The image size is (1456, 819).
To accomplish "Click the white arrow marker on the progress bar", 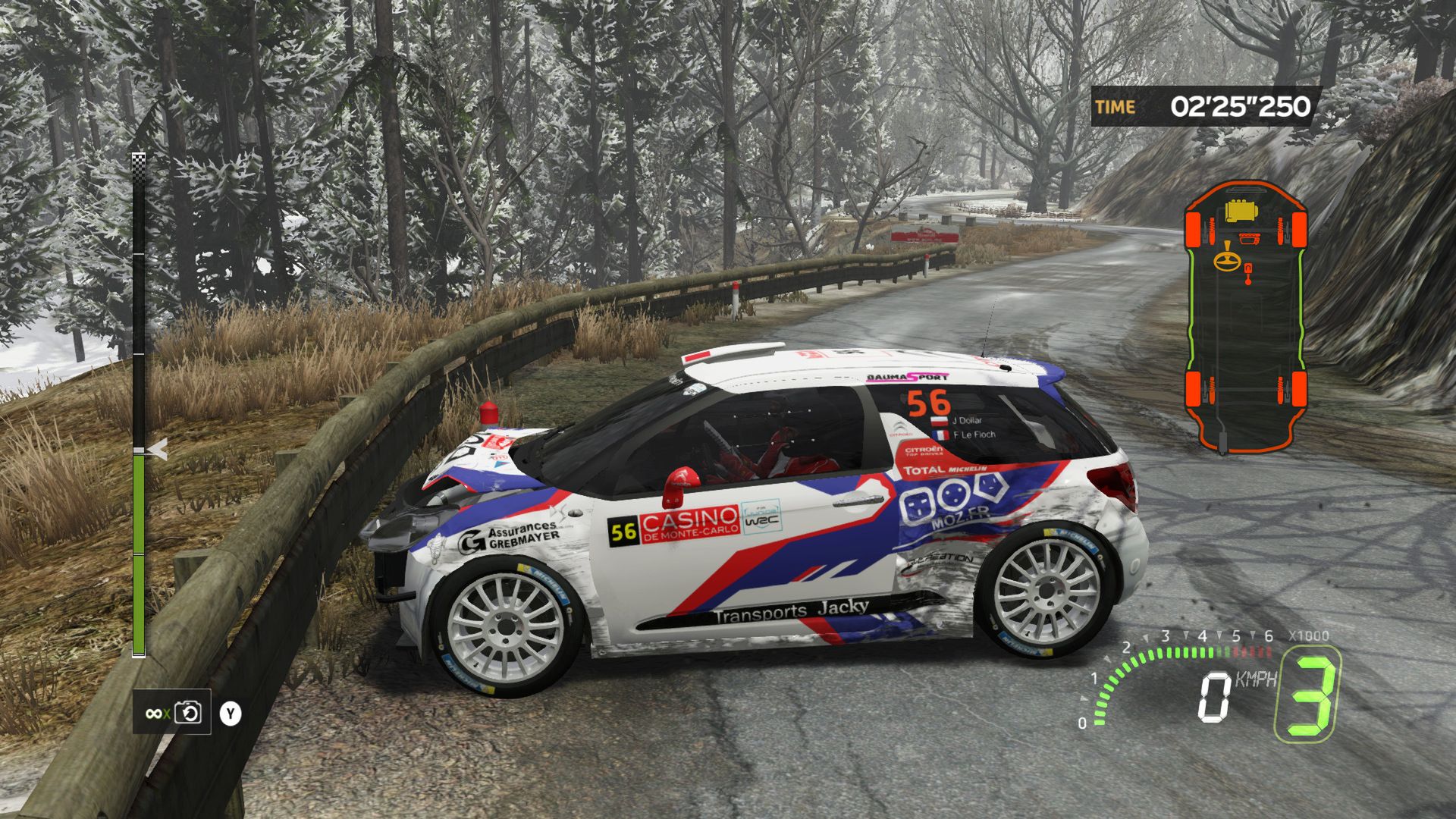I will (x=157, y=449).
